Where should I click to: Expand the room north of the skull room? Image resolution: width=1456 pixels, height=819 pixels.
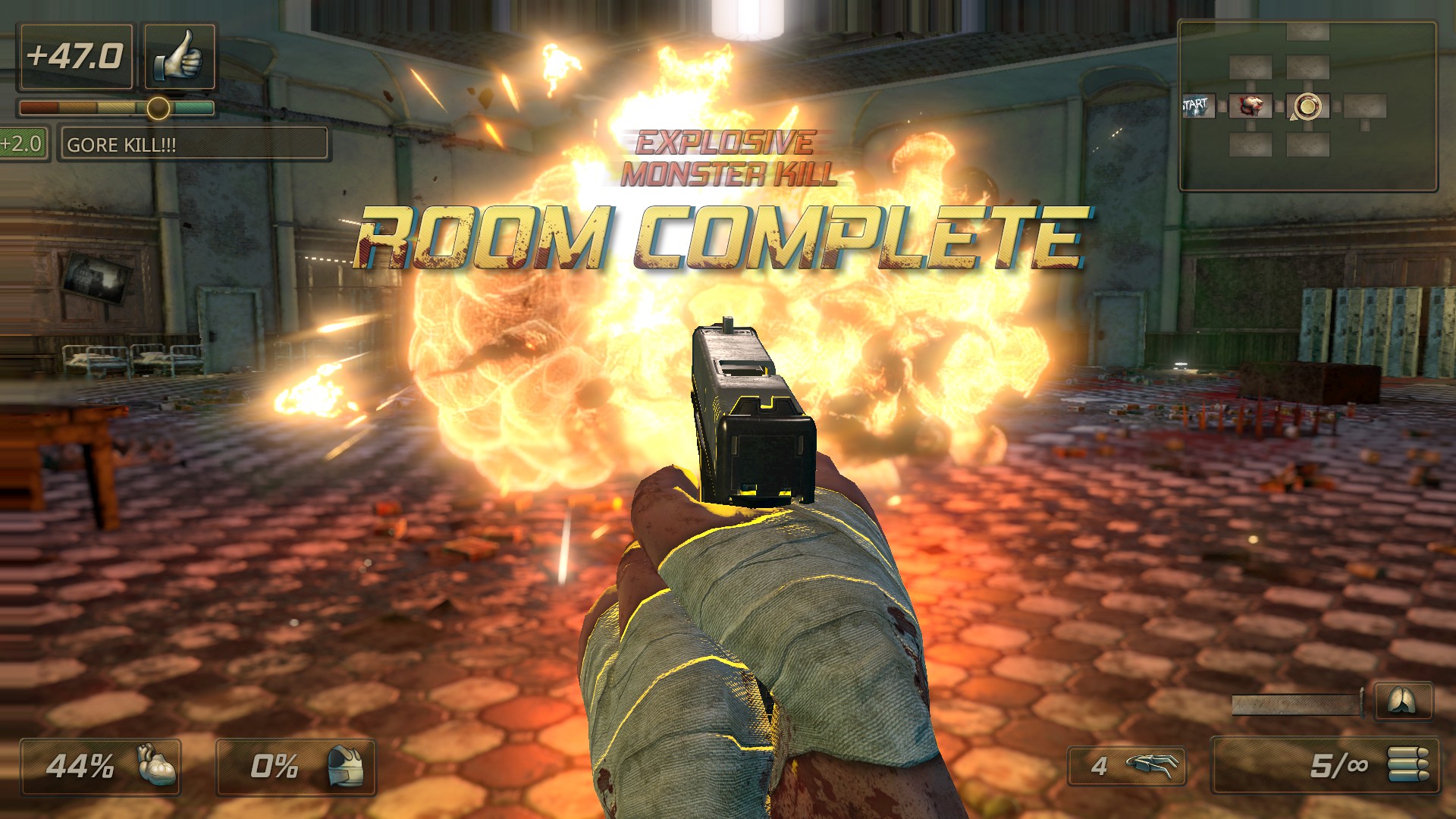coord(1251,67)
